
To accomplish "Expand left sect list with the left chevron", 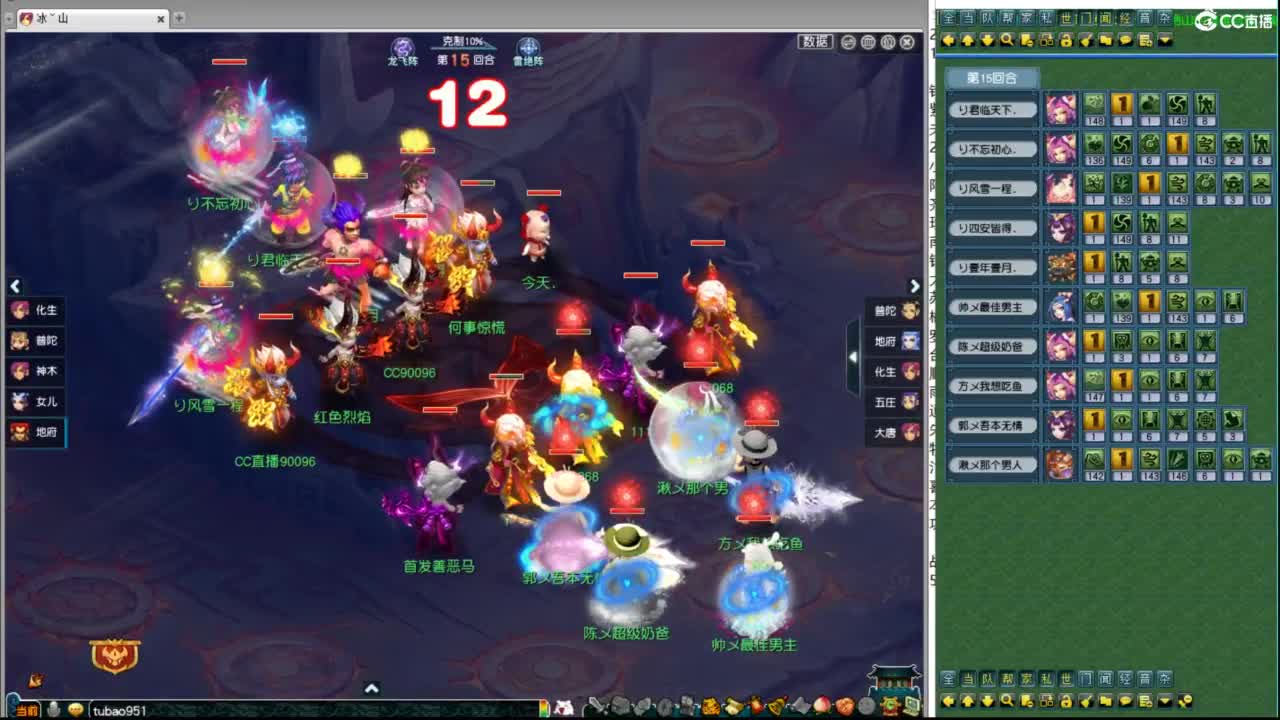I will point(15,287).
